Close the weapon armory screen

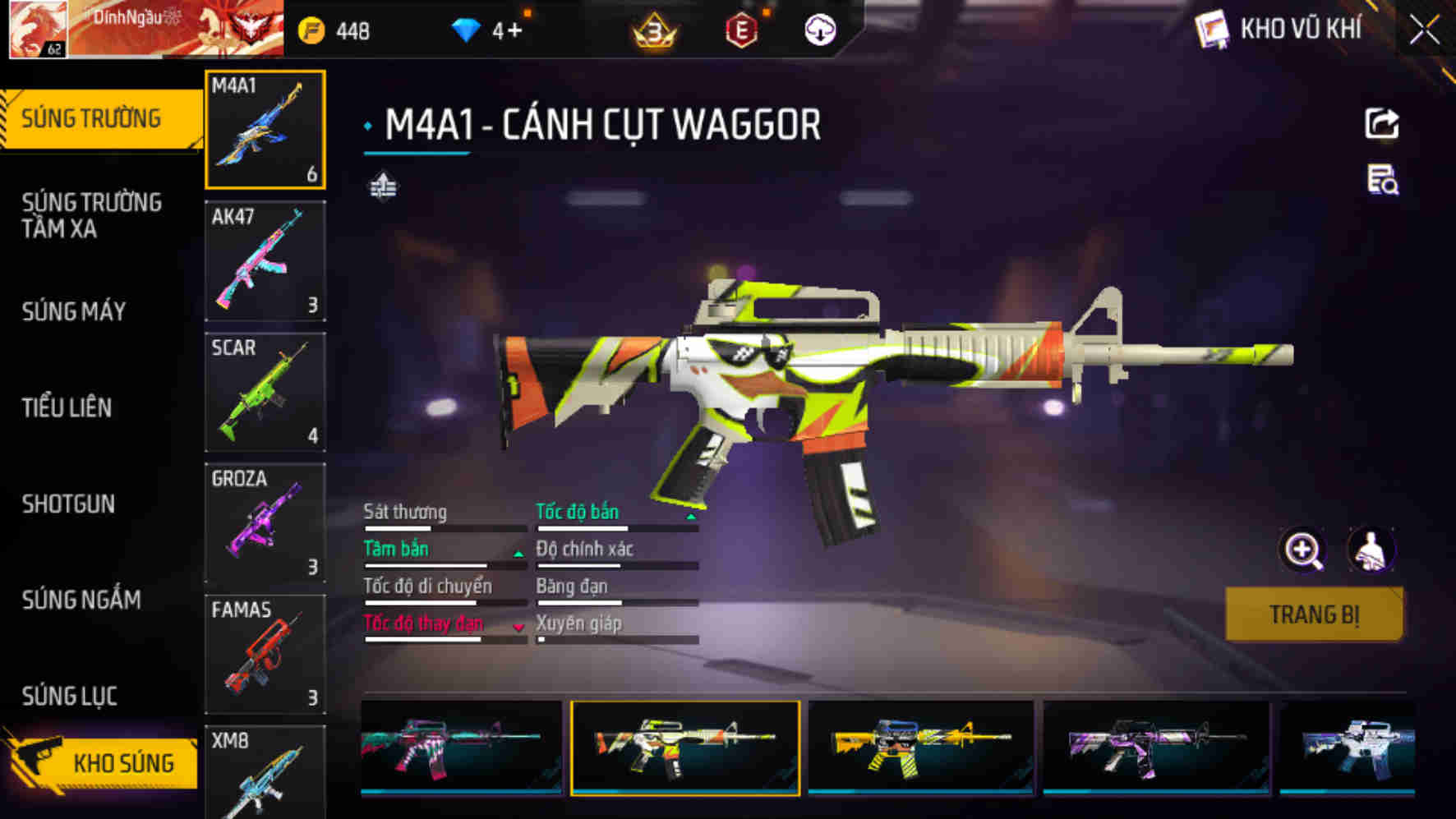click(1425, 31)
